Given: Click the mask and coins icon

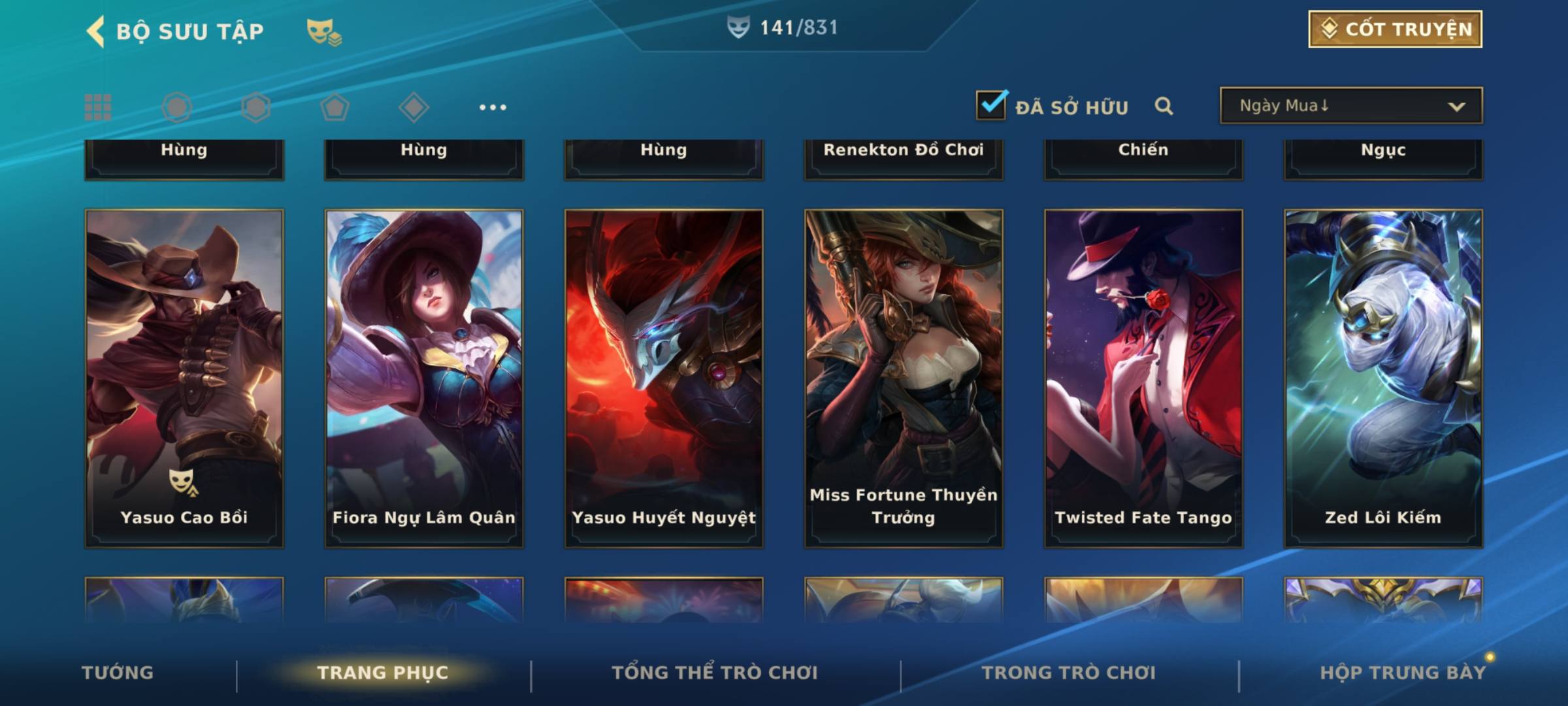Looking at the screenshot, I should point(324,31).
